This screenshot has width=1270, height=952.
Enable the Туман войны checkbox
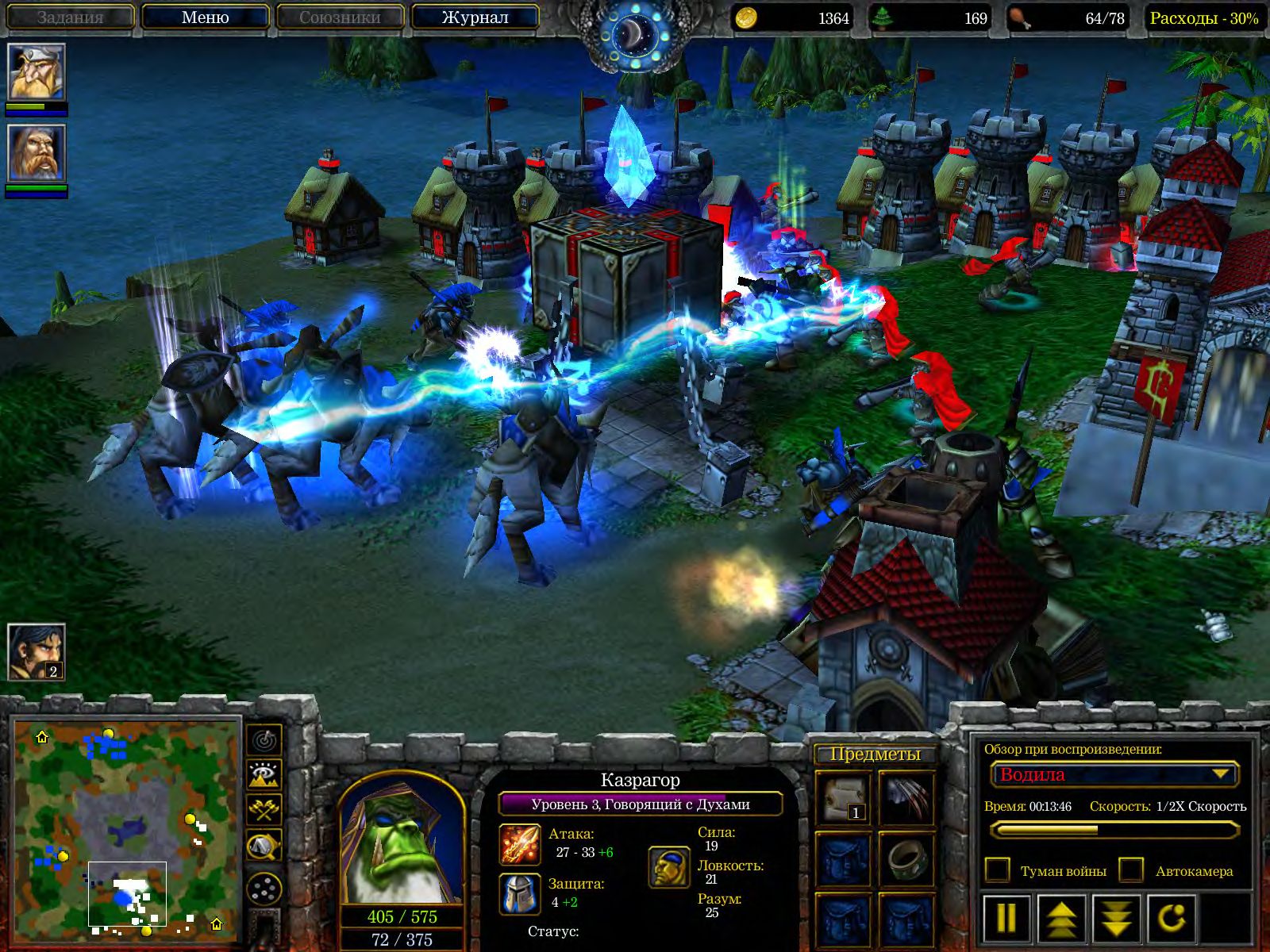point(997,870)
